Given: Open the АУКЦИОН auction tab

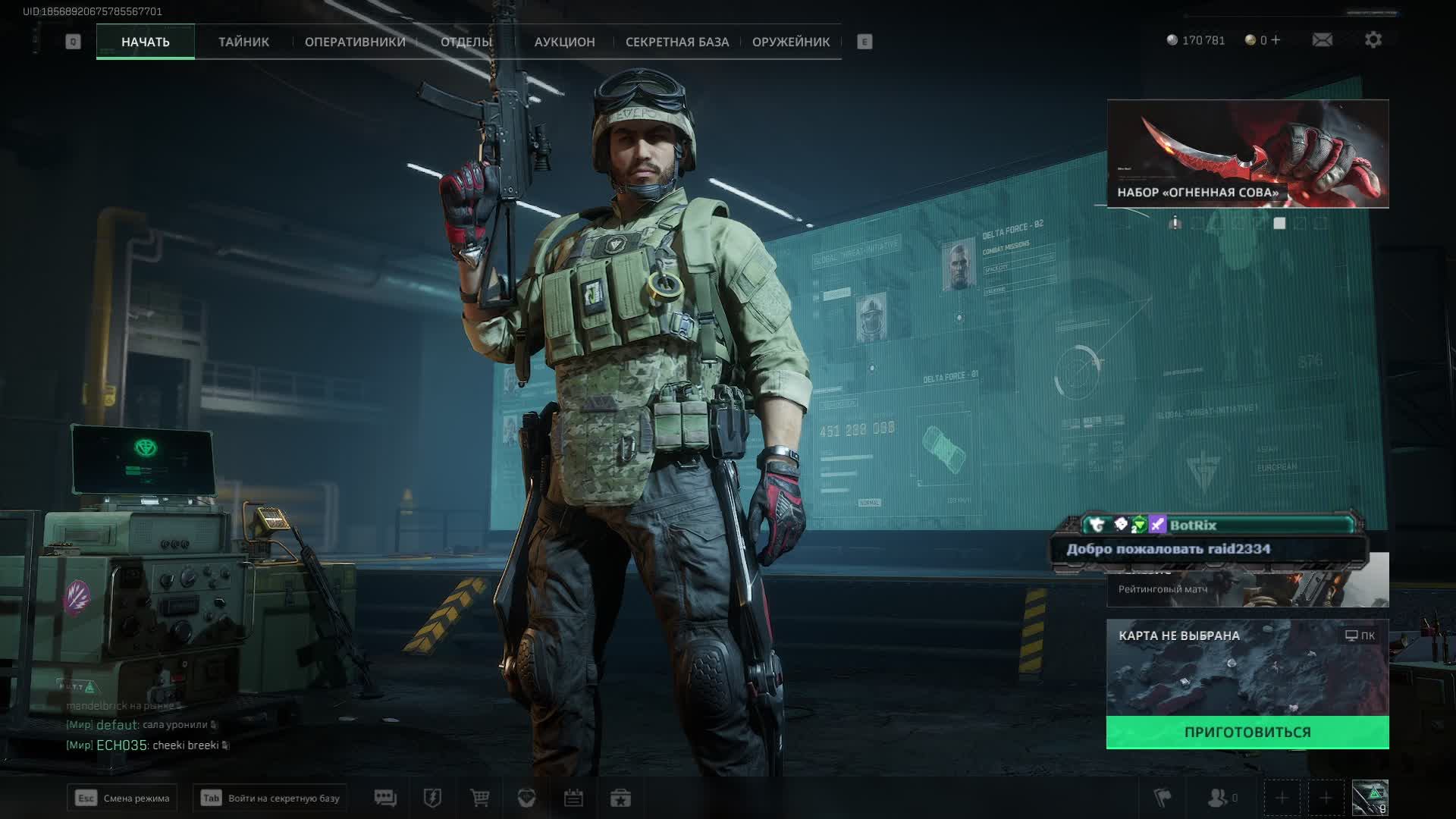Looking at the screenshot, I should click(564, 42).
